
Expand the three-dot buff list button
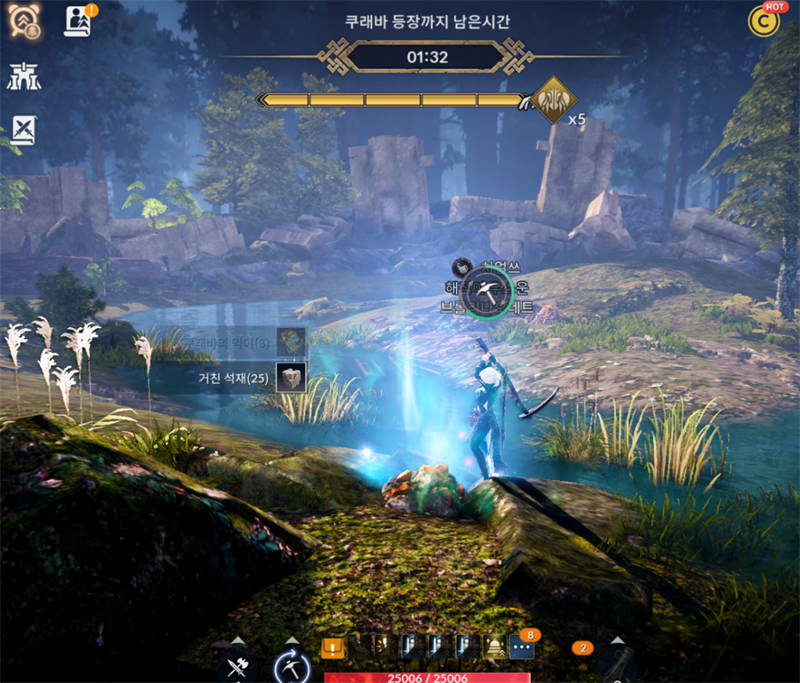point(520,647)
